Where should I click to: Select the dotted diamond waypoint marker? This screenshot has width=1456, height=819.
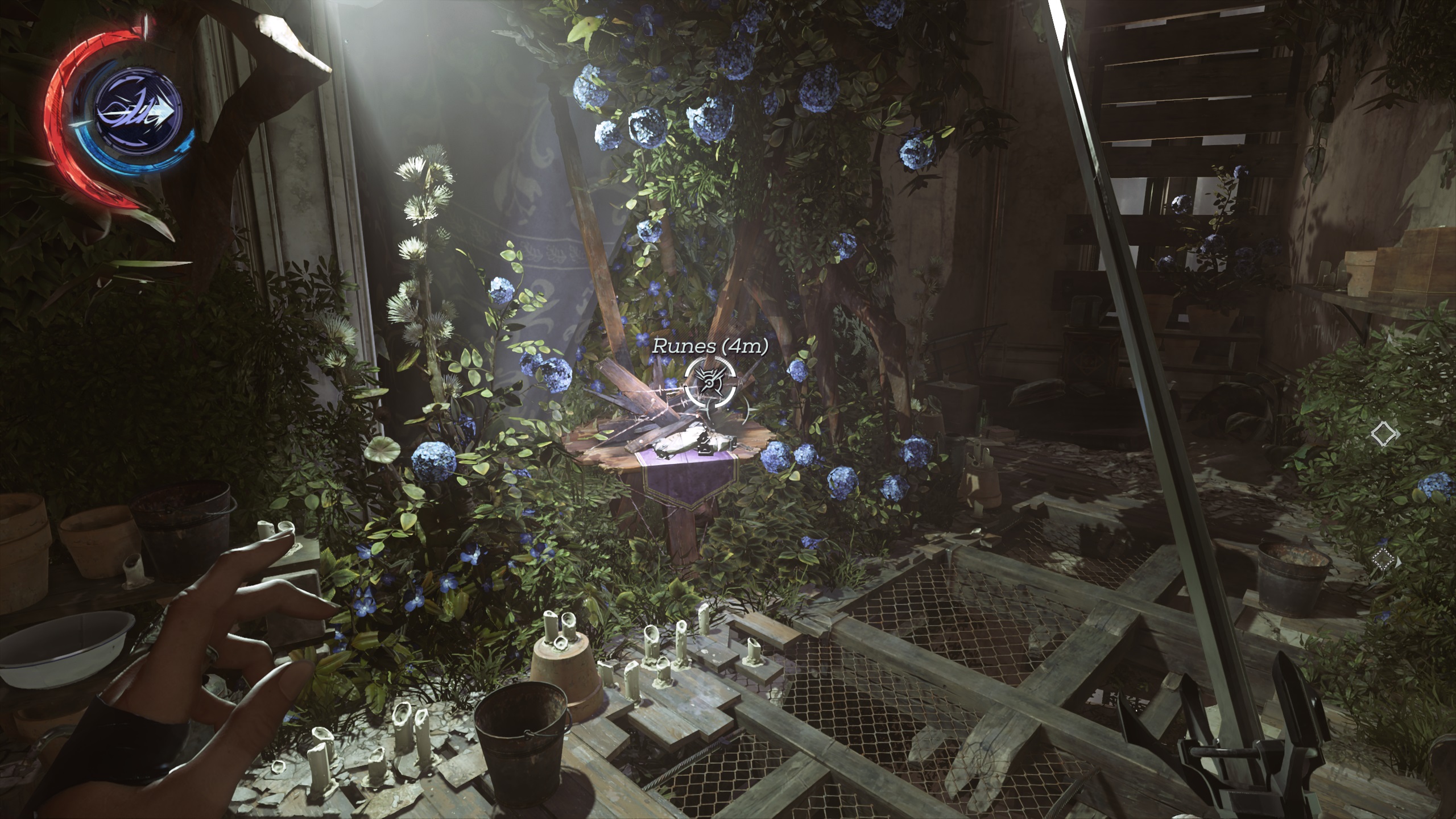(x=1383, y=560)
